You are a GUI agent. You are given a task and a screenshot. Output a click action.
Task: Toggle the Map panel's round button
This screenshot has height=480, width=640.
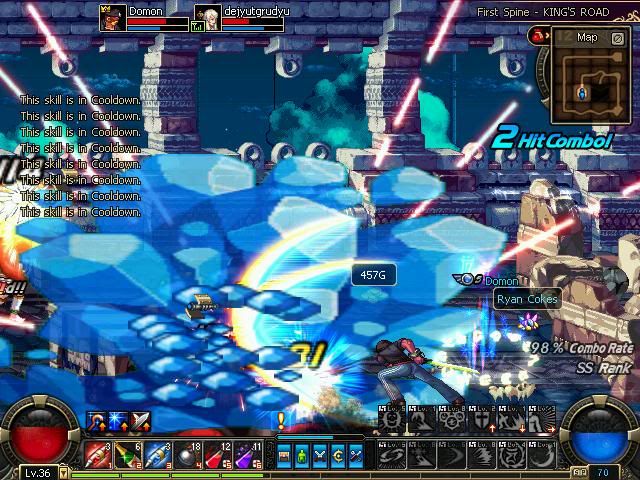(x=617, y=38)
